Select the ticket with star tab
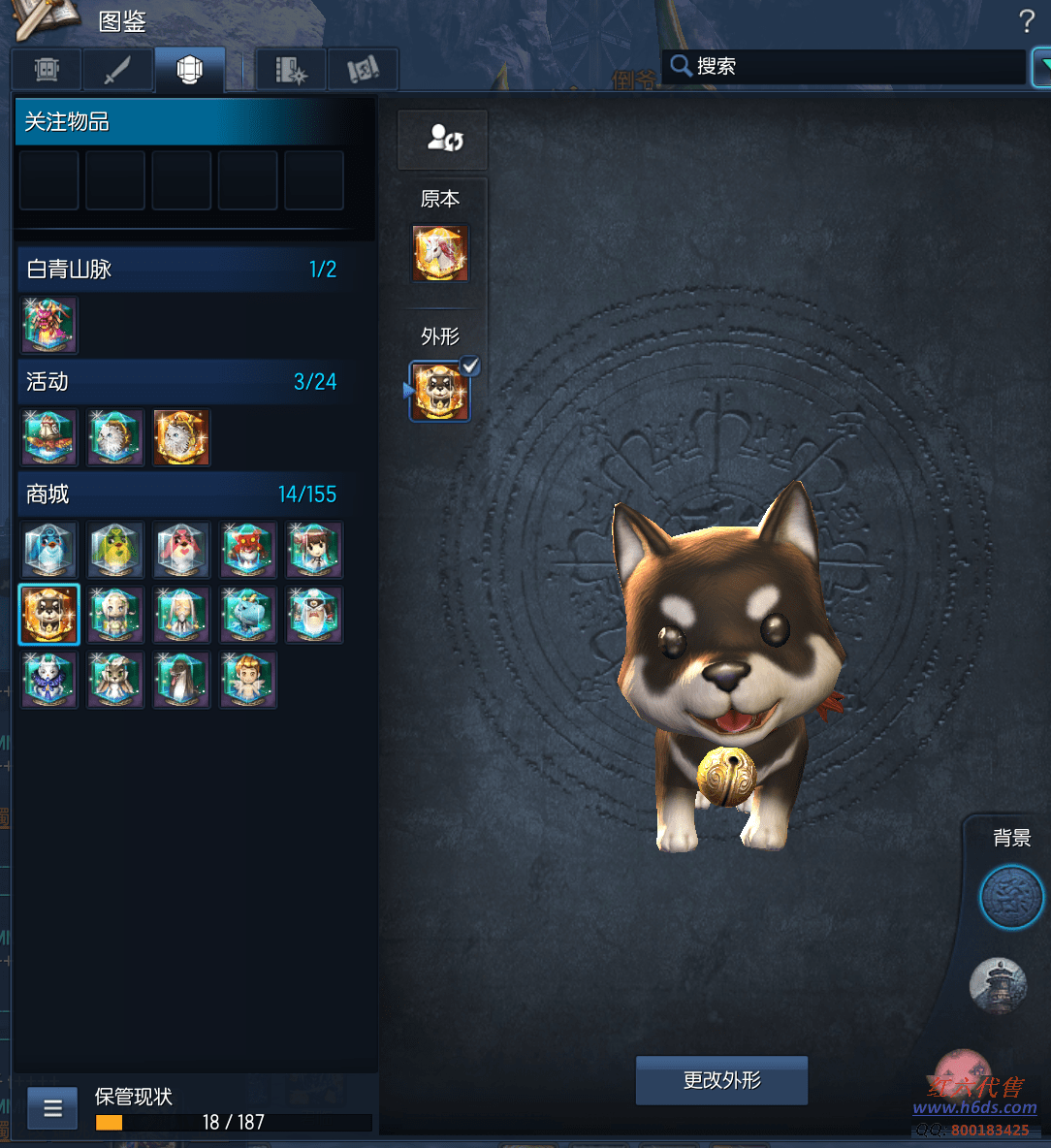The height and width of the screenshot is (1148, 1051). [x=291, y=70]
